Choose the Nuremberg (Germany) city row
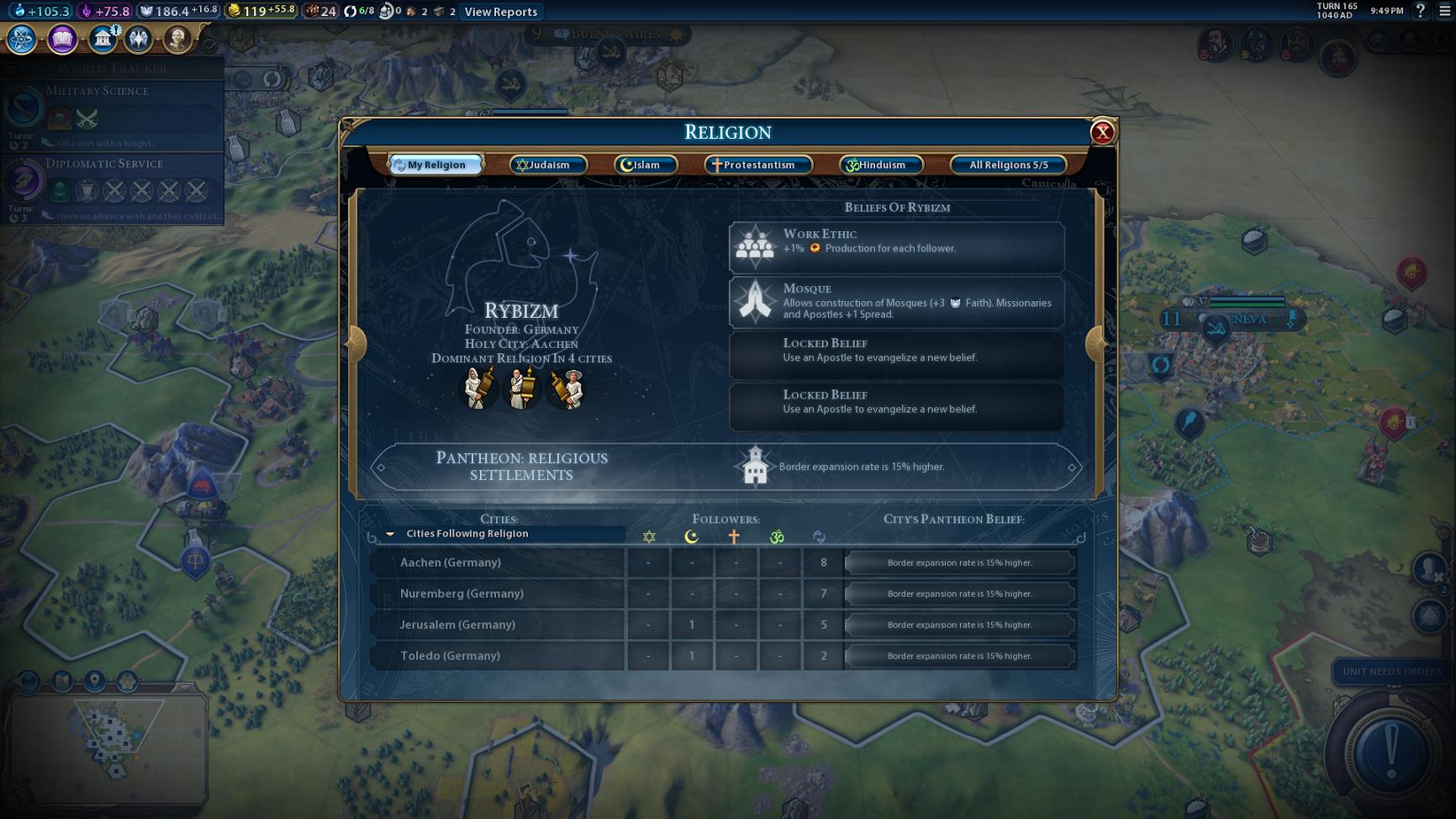The image size is (1456, 819). pyautogui.click(x=498, y=594)
